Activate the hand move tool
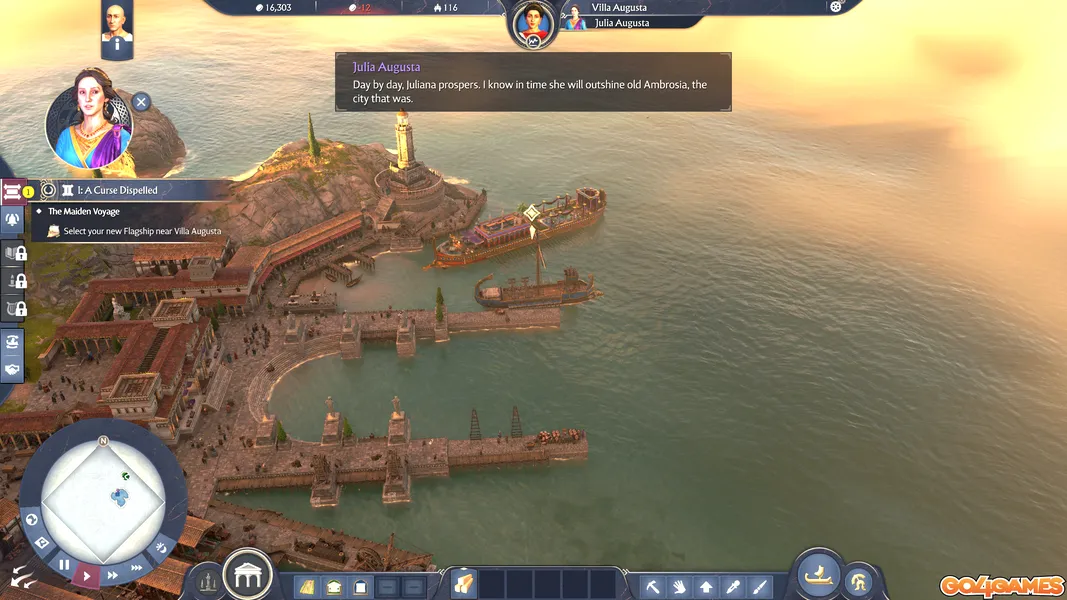The width and height of the screenshot is (1067, 600). click(679, 586)
